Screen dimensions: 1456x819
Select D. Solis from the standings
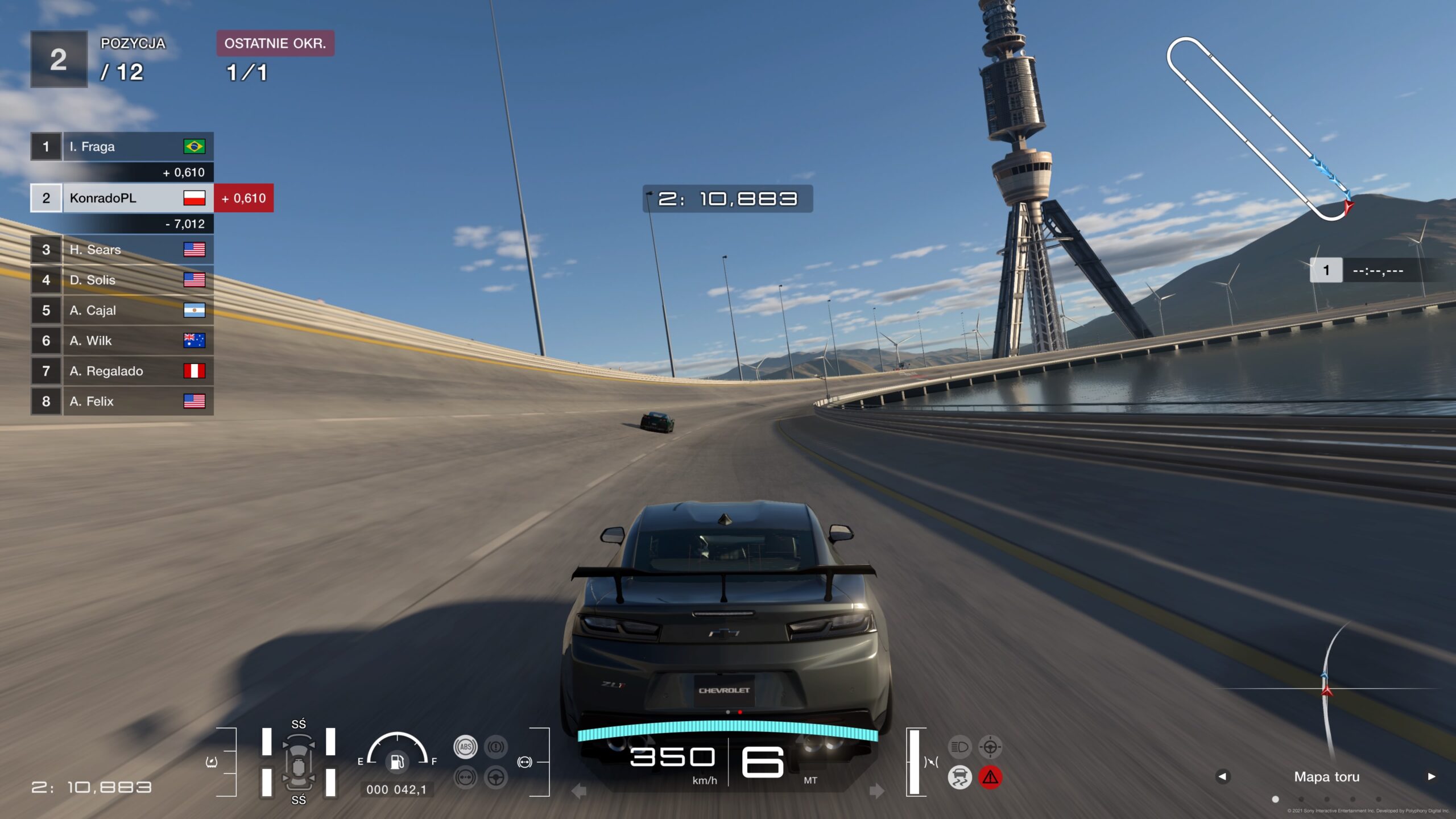point(122,280)
